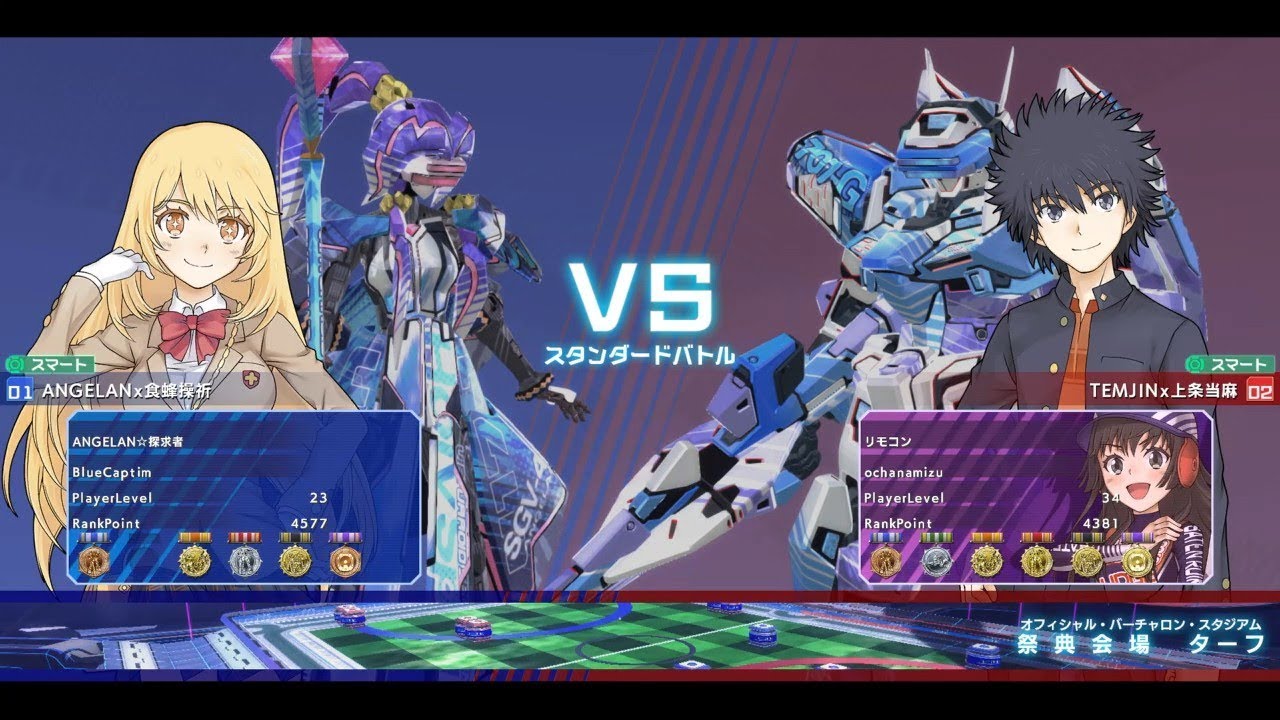Toggle the ribbon above ANGELAN's fourth medal

pos(295,537)
